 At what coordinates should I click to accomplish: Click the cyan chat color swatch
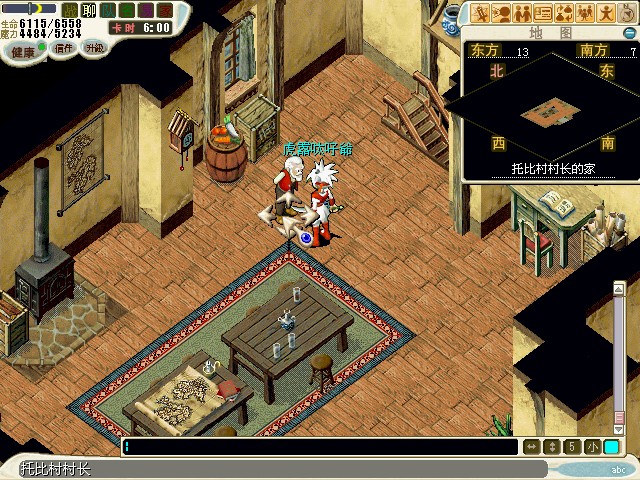tap(611, 447)
